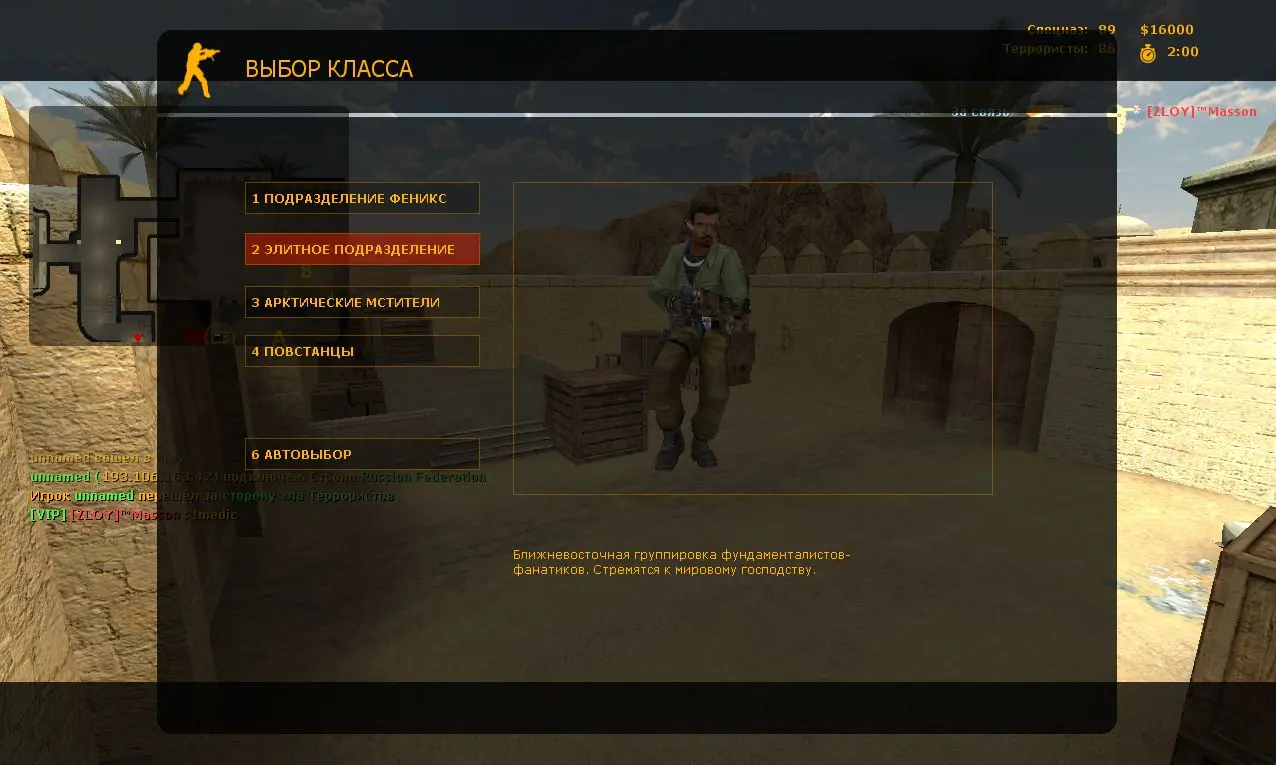Choose the Повстанцы class
Viewport: 1276px width, 765px height.
362,351
